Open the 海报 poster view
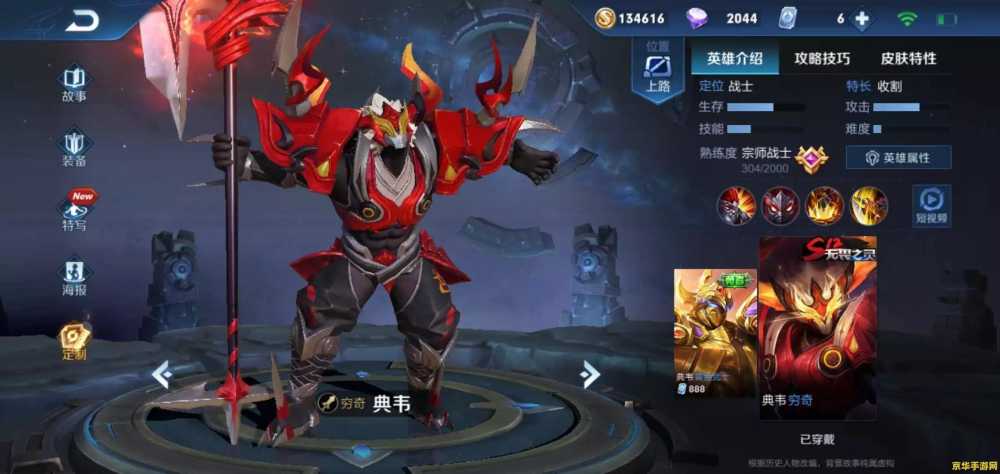1000x474 pixels. (74, 275)
